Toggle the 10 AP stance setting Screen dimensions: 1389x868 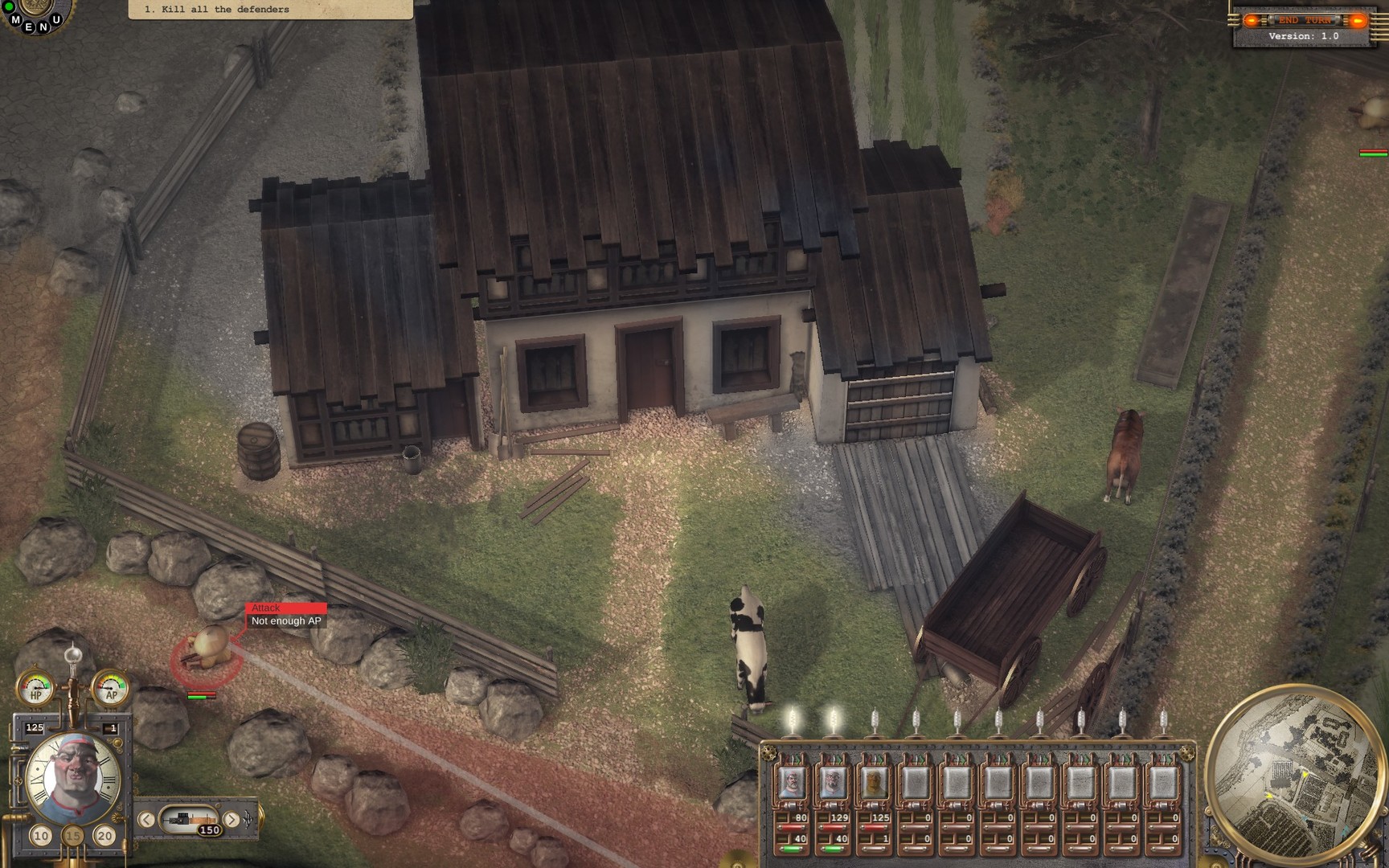40,835
